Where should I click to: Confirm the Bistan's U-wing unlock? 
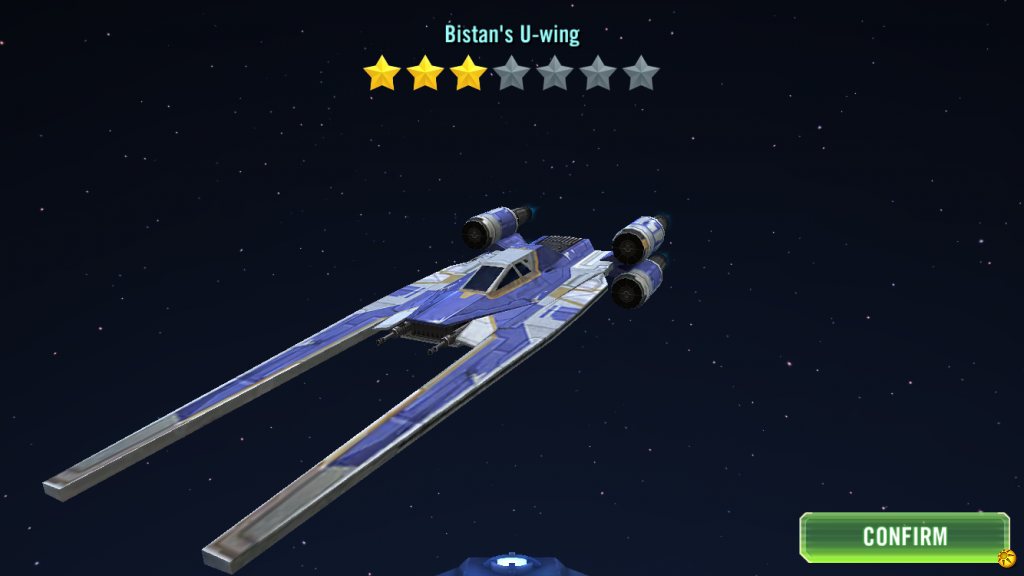(904, 537)
